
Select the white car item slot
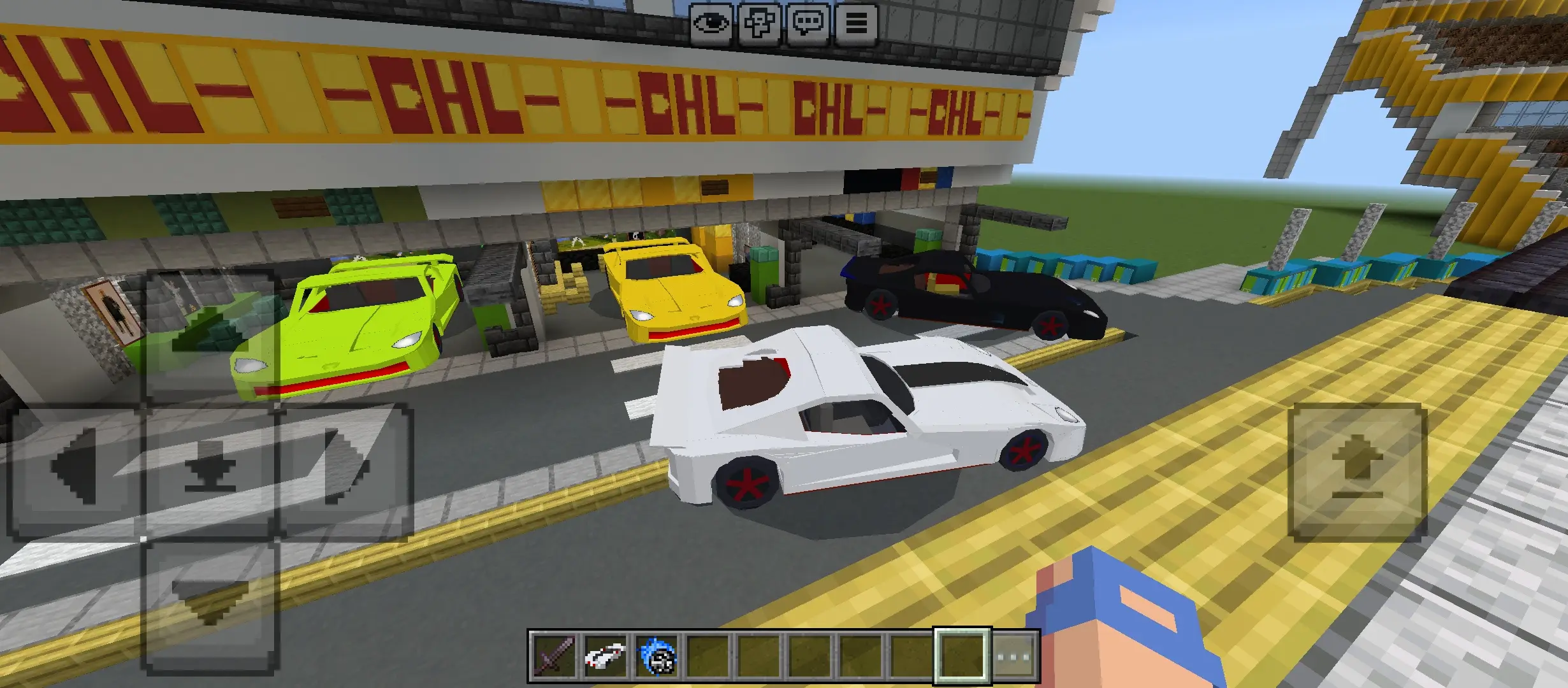click(604, 656)
